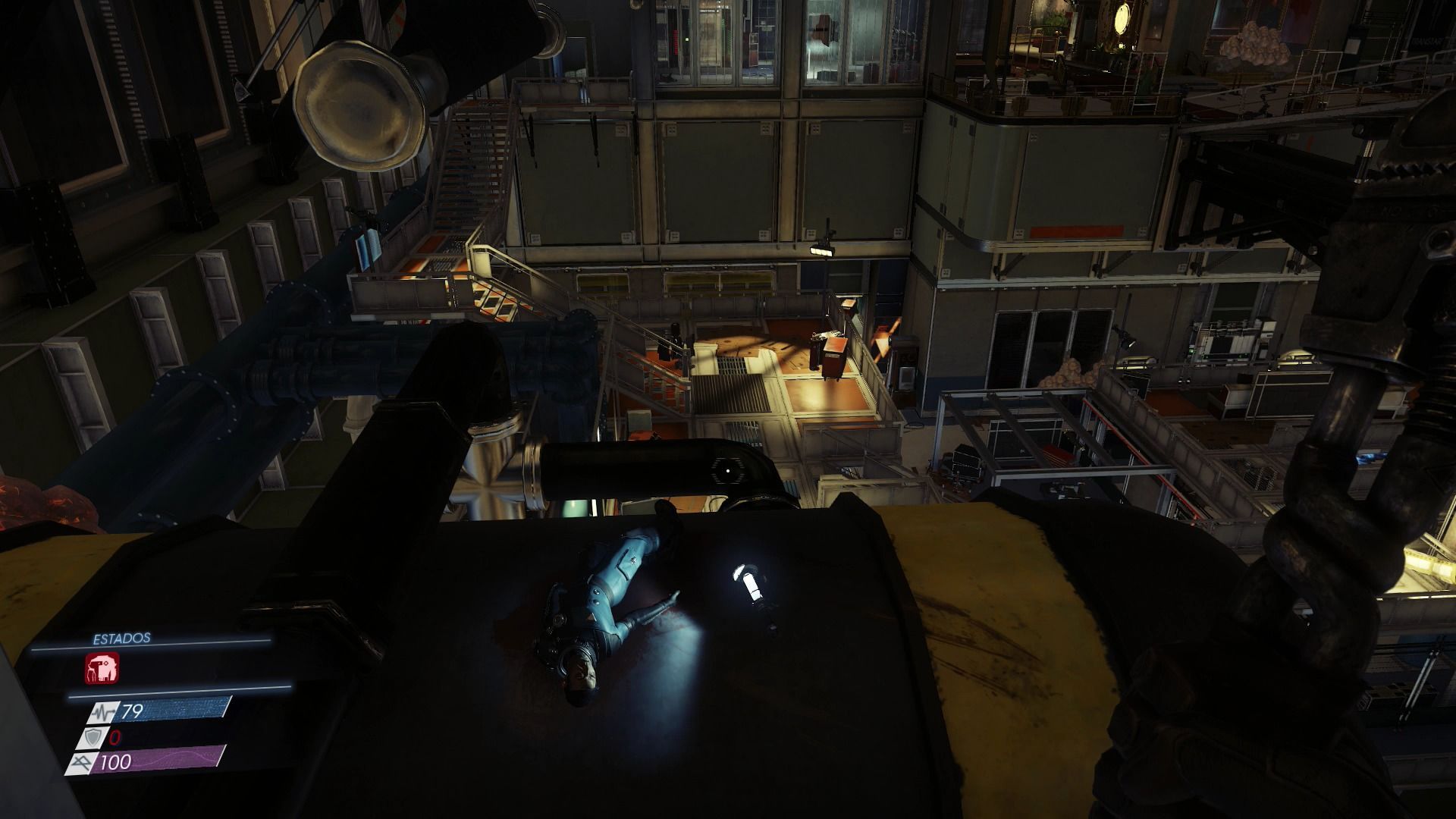The width and height of the screenshot is (1456, 819).
Task: Select the red status effect icon under Estados
Action: (x=102, y=669)
